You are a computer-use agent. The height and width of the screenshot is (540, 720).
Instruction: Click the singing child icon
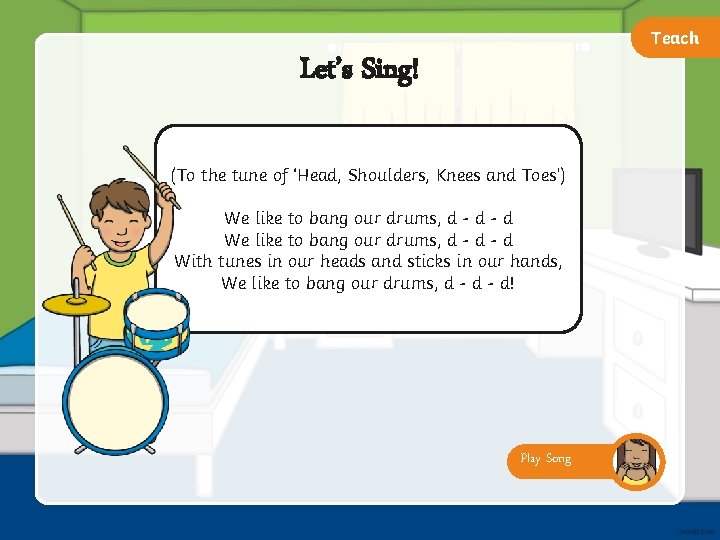point(637,461)
